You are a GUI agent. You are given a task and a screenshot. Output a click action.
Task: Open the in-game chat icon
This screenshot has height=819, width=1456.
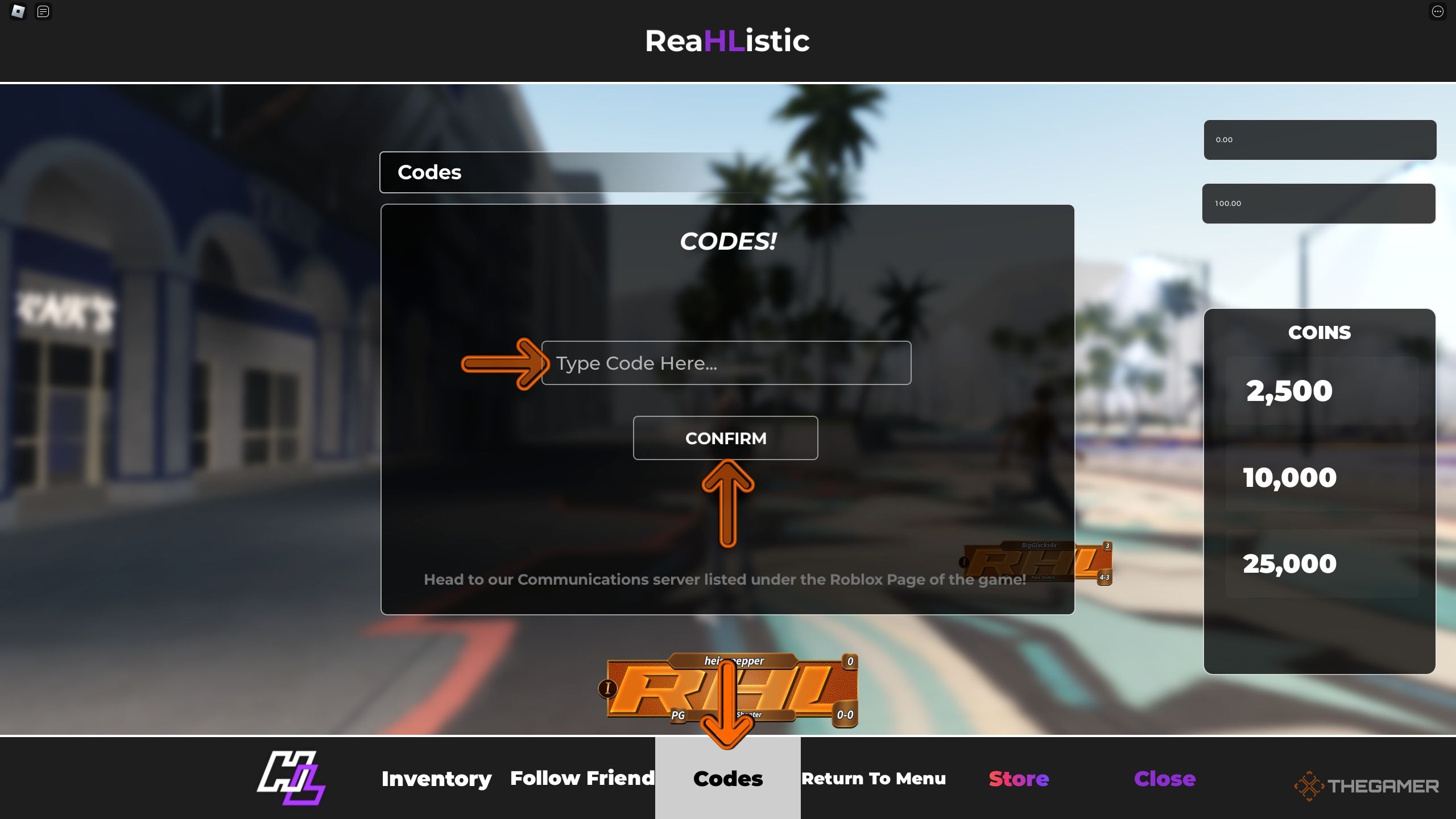(x=43, y=11)
